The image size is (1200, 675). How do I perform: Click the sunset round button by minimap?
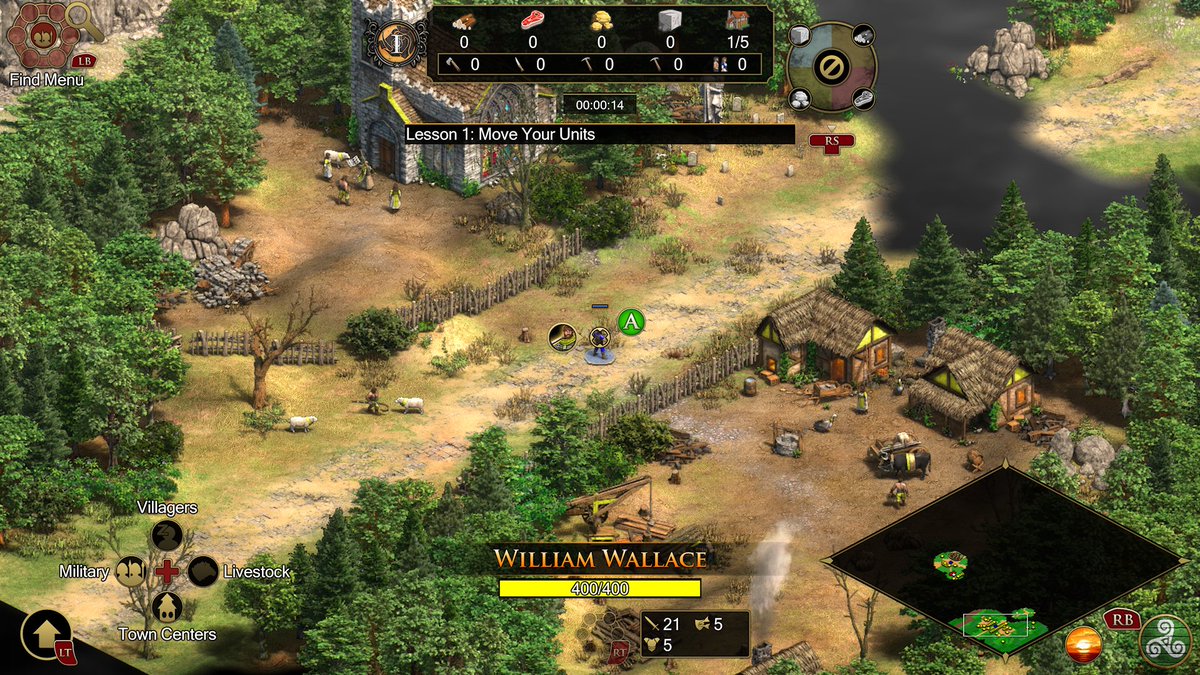click(1084, 644)
